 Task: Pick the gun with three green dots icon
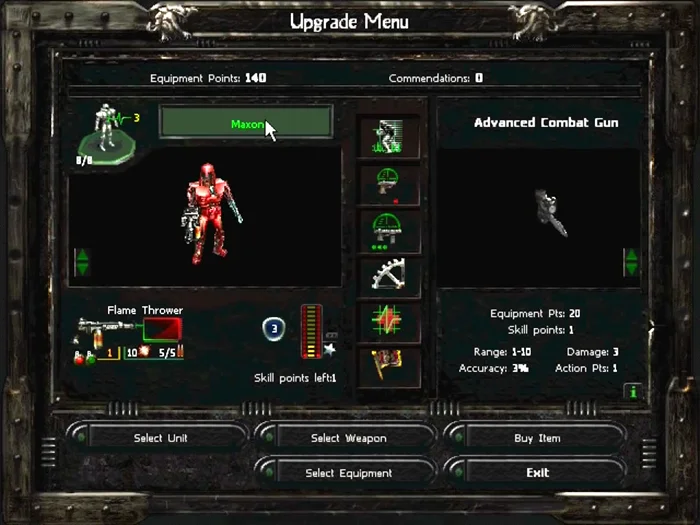click(x=389, y=231)
